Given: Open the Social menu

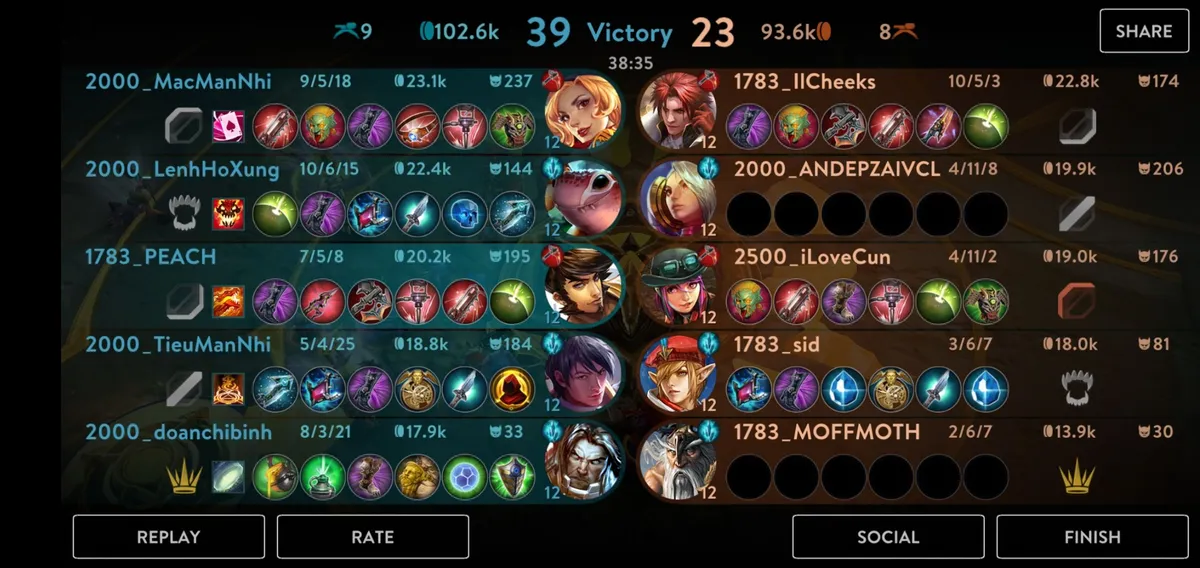Looking at the screenshot, I should (x=888, y=537).
